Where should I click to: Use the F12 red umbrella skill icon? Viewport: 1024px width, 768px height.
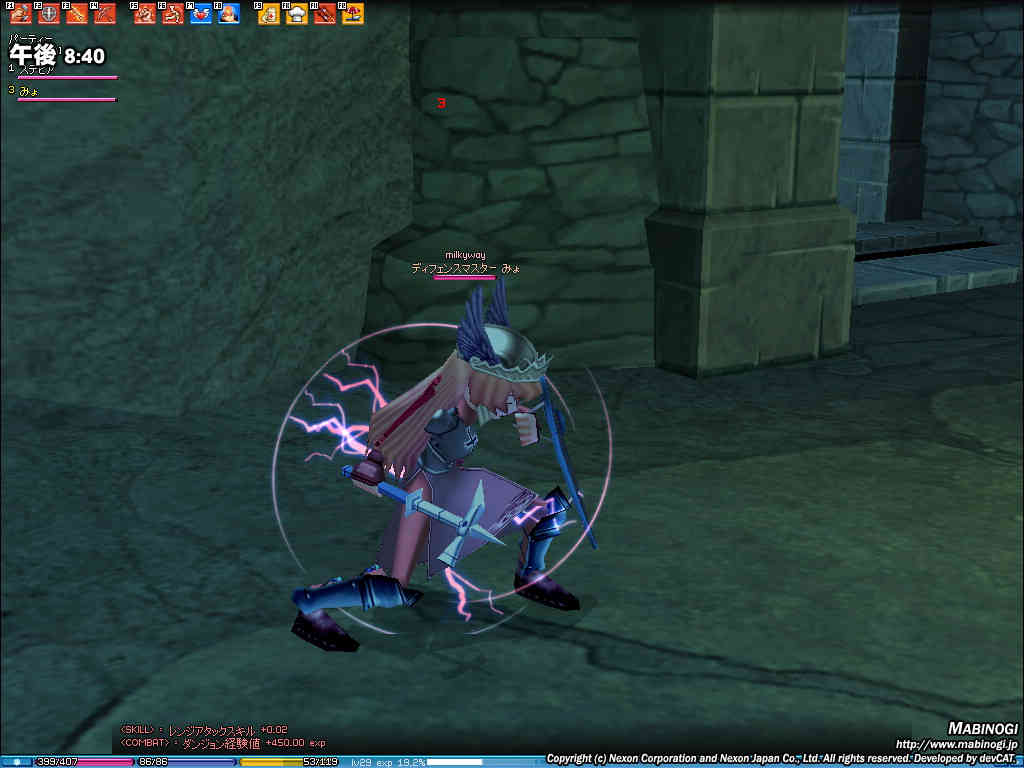click(x=353, y=15)
